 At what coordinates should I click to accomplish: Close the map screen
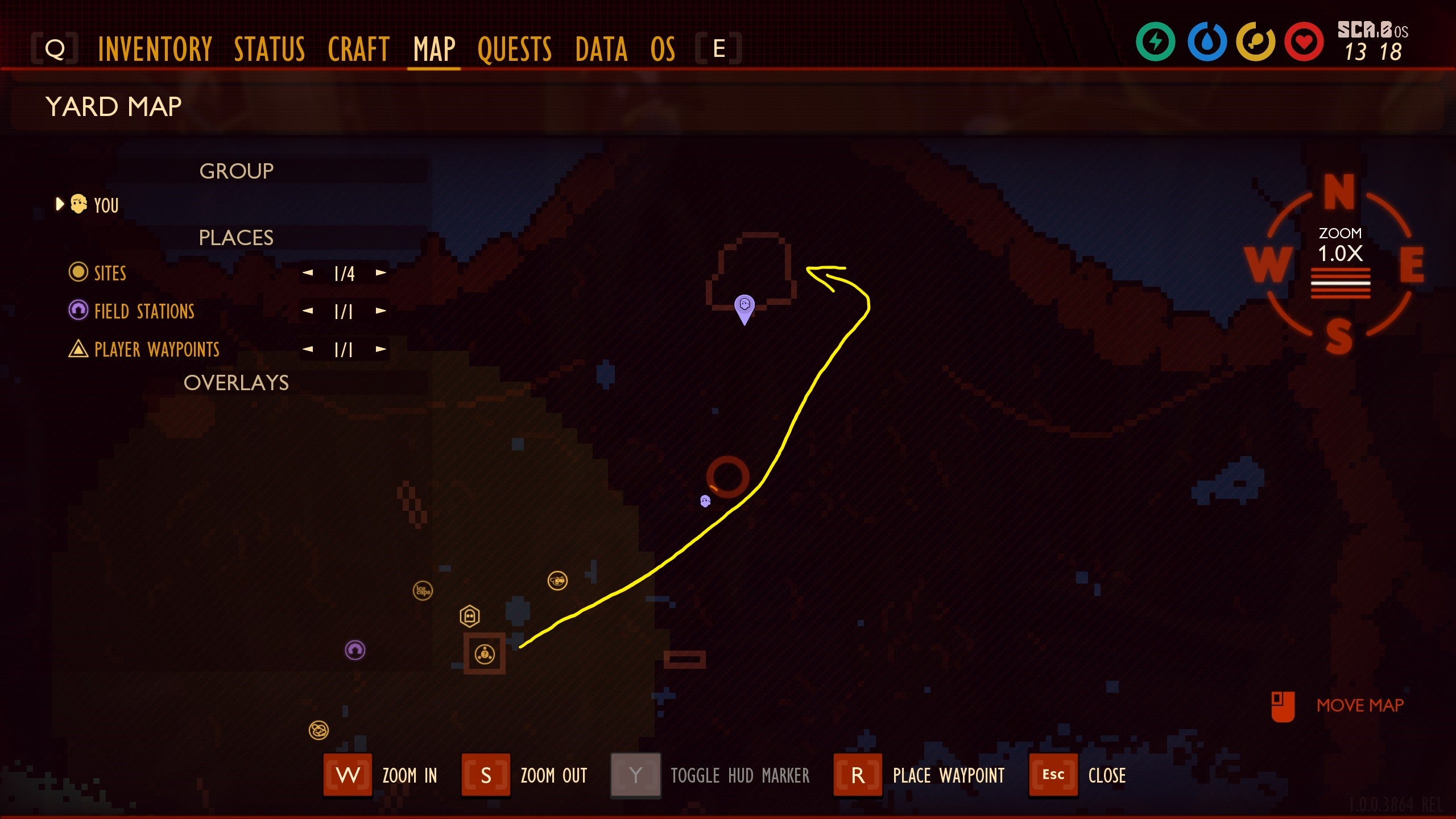1053,775
